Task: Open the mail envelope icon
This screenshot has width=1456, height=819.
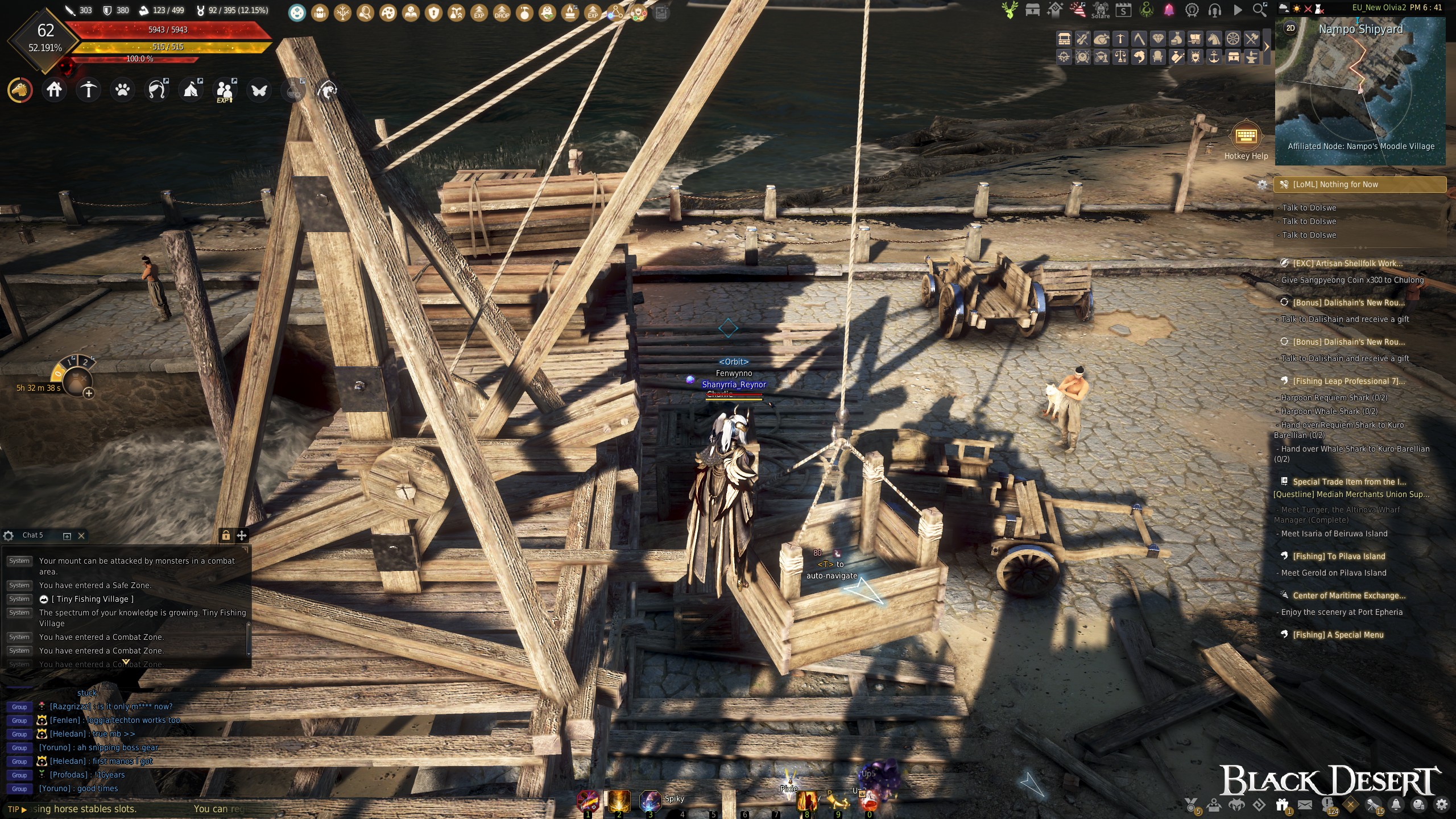Action: pyautogui.click(x=1305, y=805)
